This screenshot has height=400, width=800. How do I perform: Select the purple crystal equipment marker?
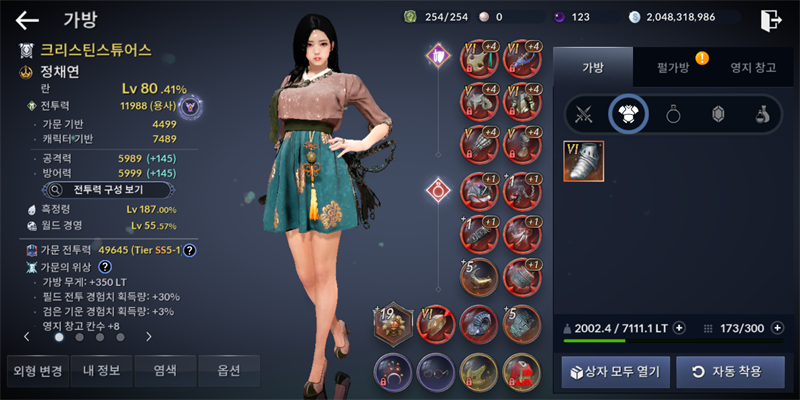[x=437, y=56]
